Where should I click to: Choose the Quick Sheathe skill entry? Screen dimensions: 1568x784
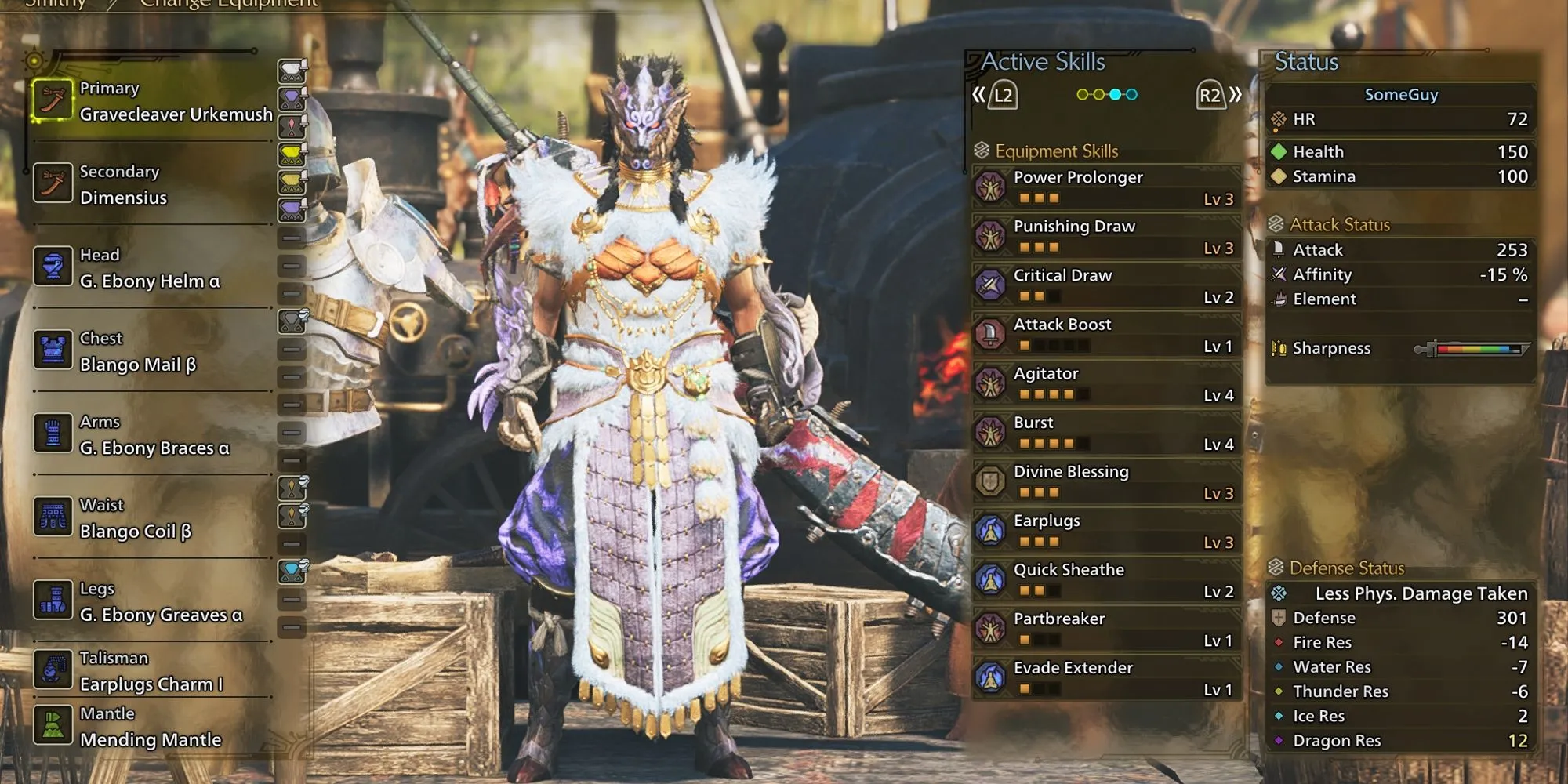pyautogui.click(x=1106, y=580)
